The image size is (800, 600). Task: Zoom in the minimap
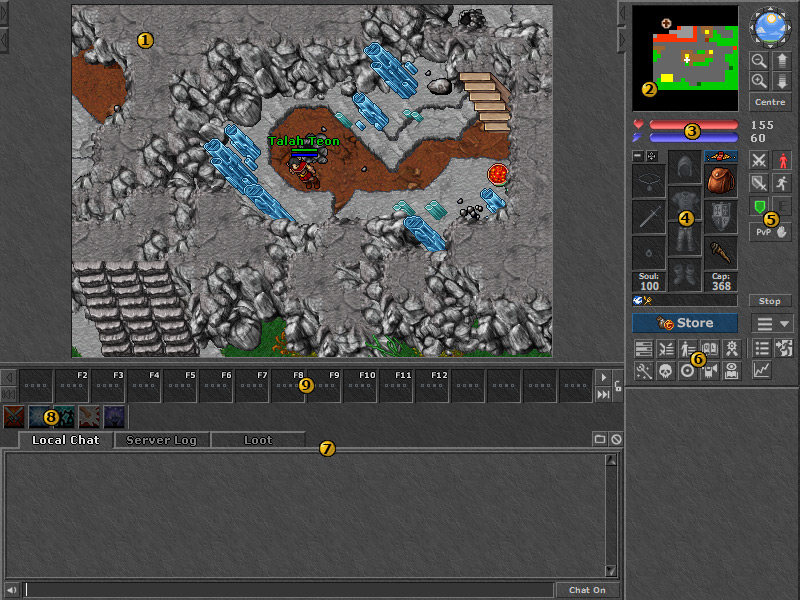click(x=759, y=81)
